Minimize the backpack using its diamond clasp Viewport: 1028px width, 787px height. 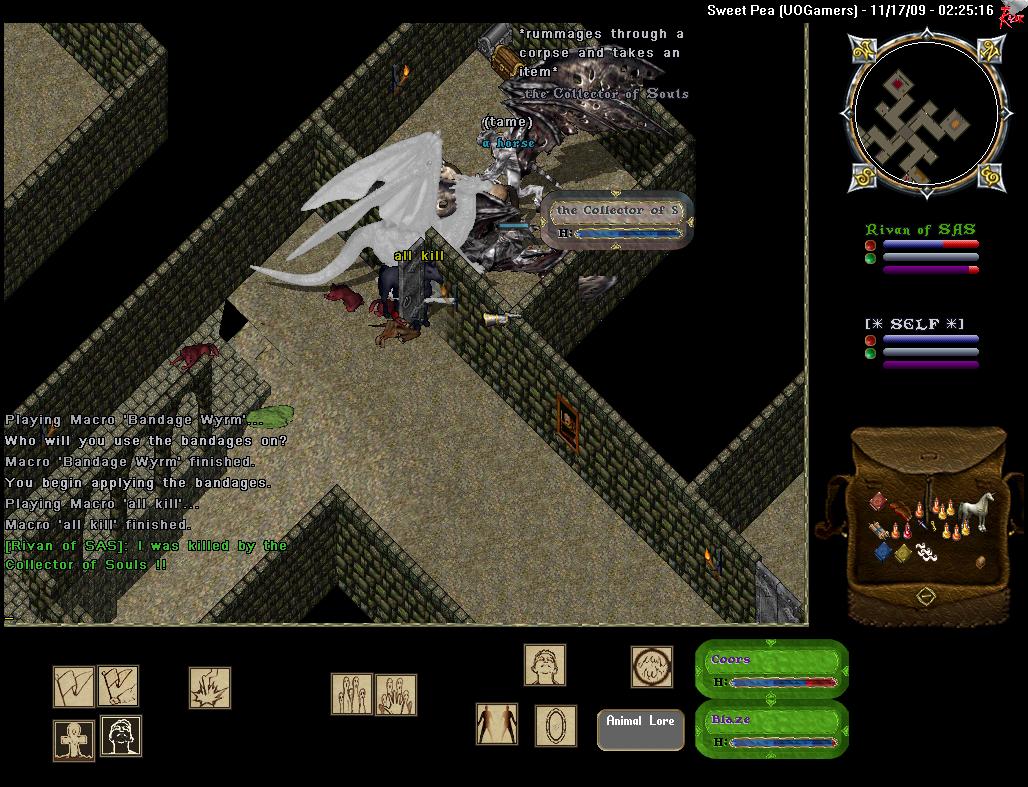click(926, 596)
